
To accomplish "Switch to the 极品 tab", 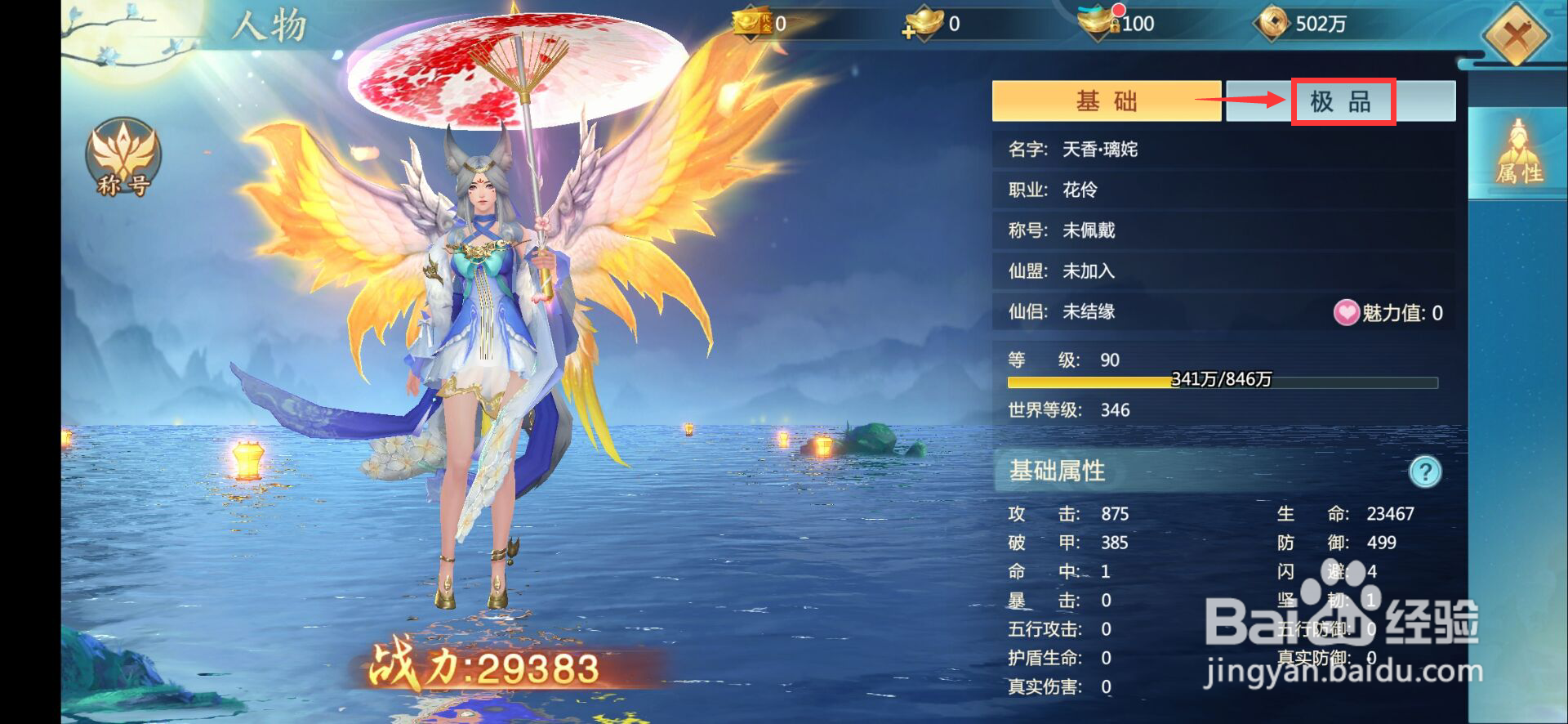I will point(1341,101).
